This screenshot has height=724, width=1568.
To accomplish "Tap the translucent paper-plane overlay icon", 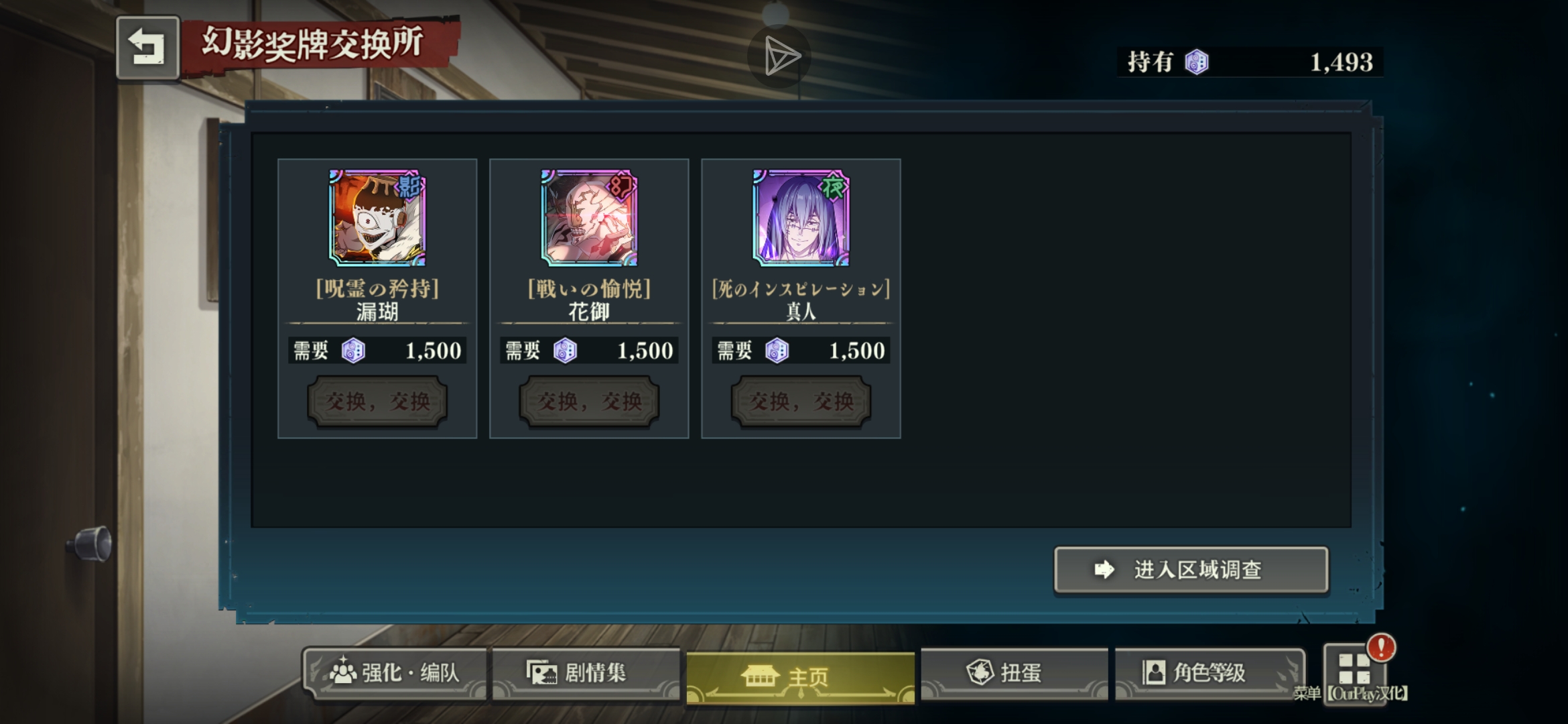I will [x=779, y=56].
